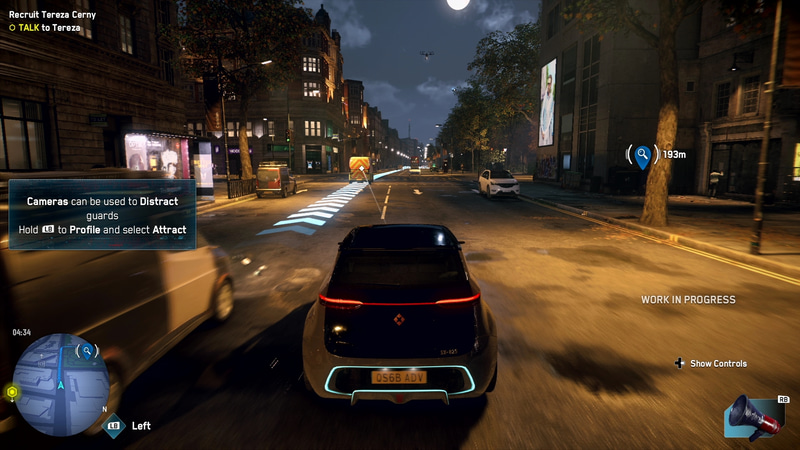The image size is (800, 450).
Task: Click the megaphone gadget icon
Action: pos(755,416)
